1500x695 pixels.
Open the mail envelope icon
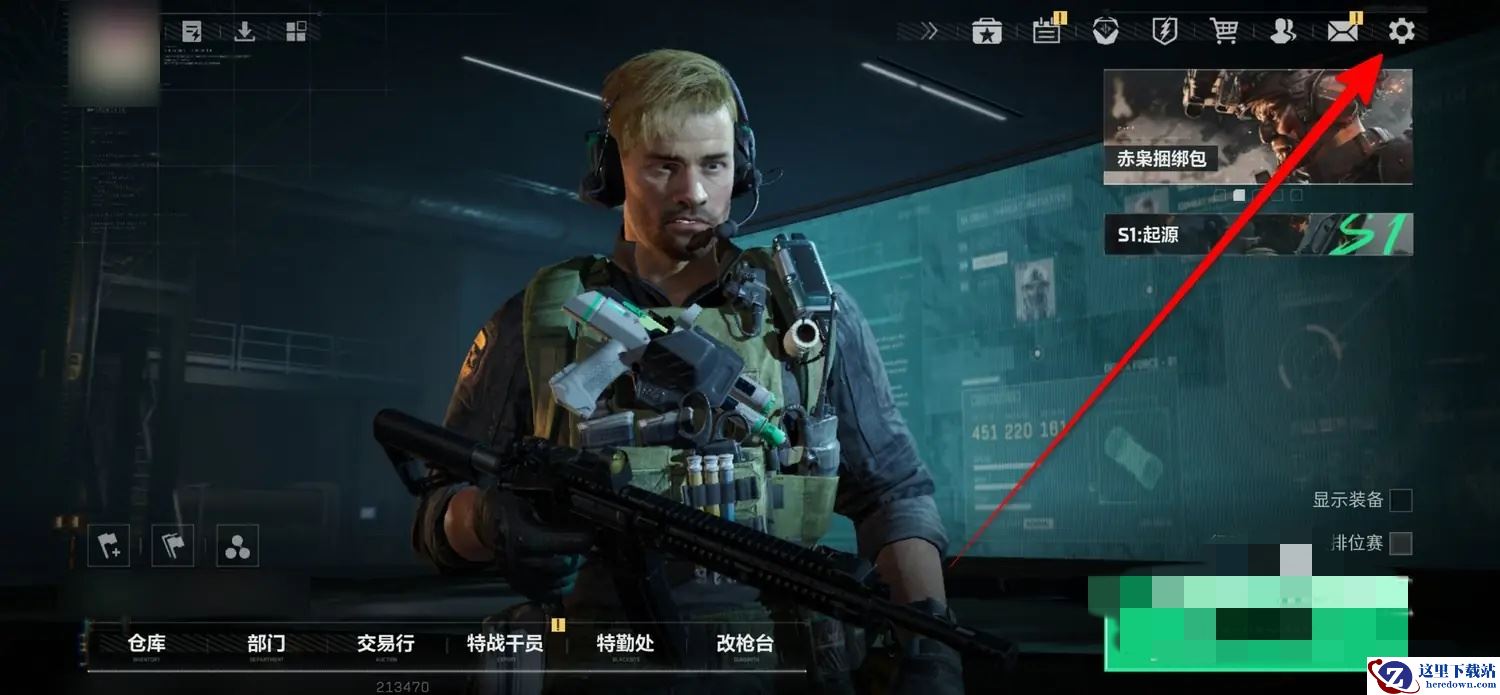click(1342, 32)
